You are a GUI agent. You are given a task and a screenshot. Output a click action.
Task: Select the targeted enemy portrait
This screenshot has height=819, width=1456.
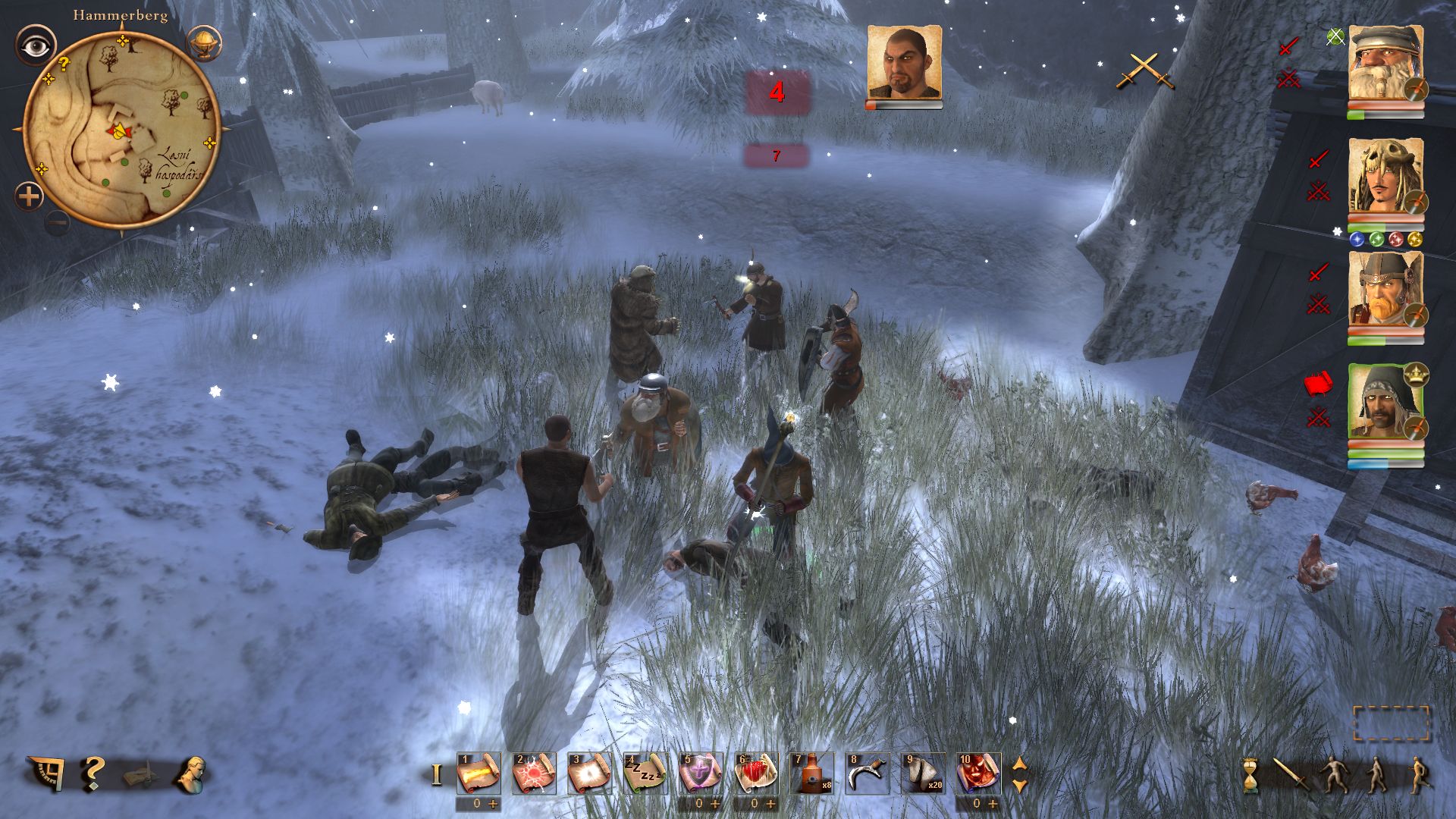(x=904, y=63)
